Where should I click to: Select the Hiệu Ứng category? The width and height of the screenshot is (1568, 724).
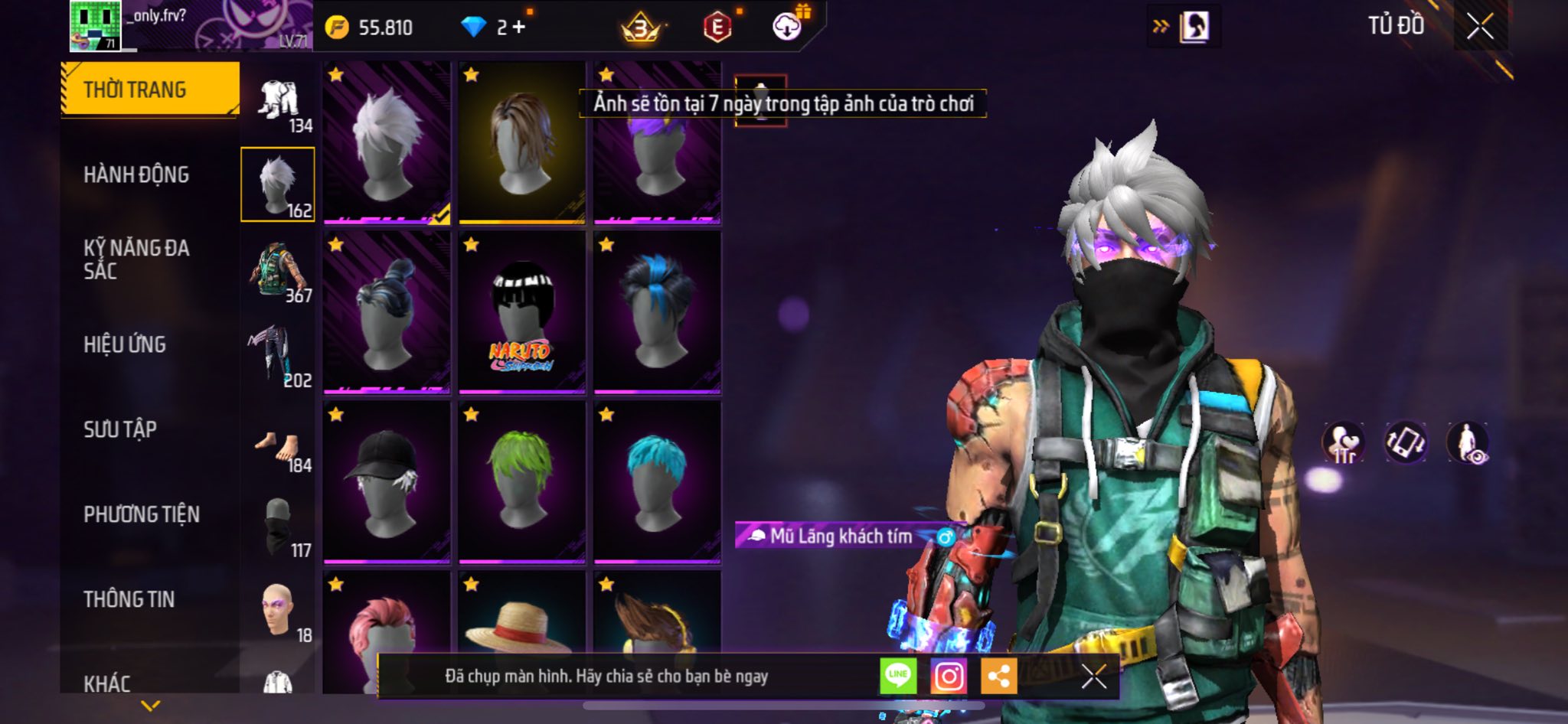pos(125,344)
